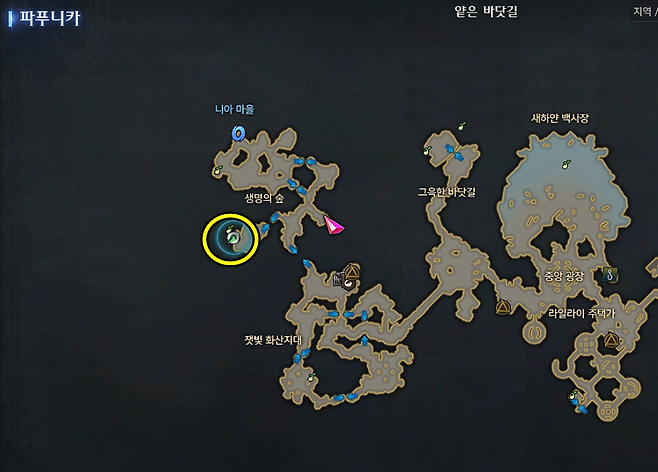
Task: Open the 파푸니카 continent title
Action: [x=50, y=17]
